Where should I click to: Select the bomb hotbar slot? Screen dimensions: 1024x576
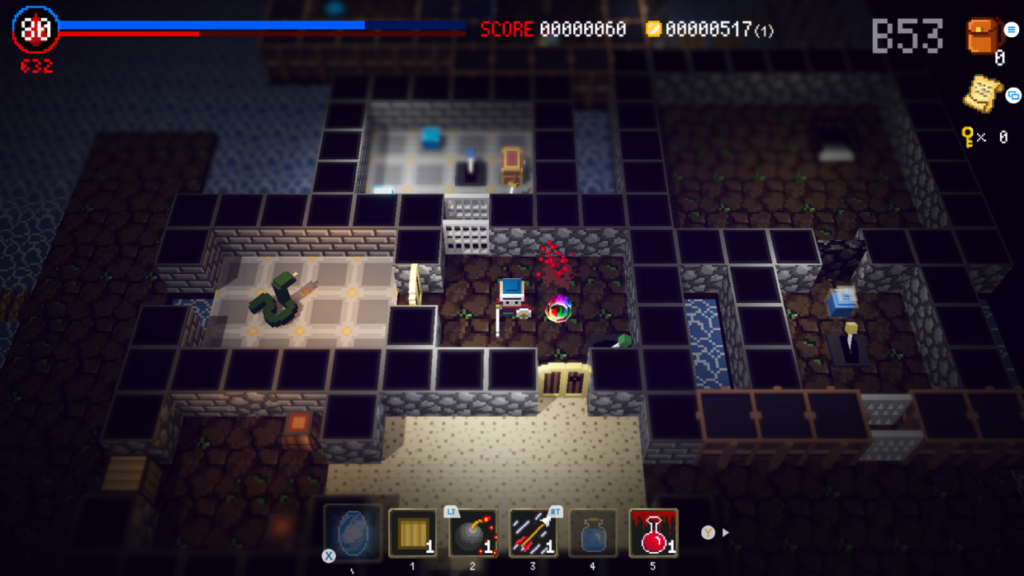pyautogui.click(x=472, y=532)
